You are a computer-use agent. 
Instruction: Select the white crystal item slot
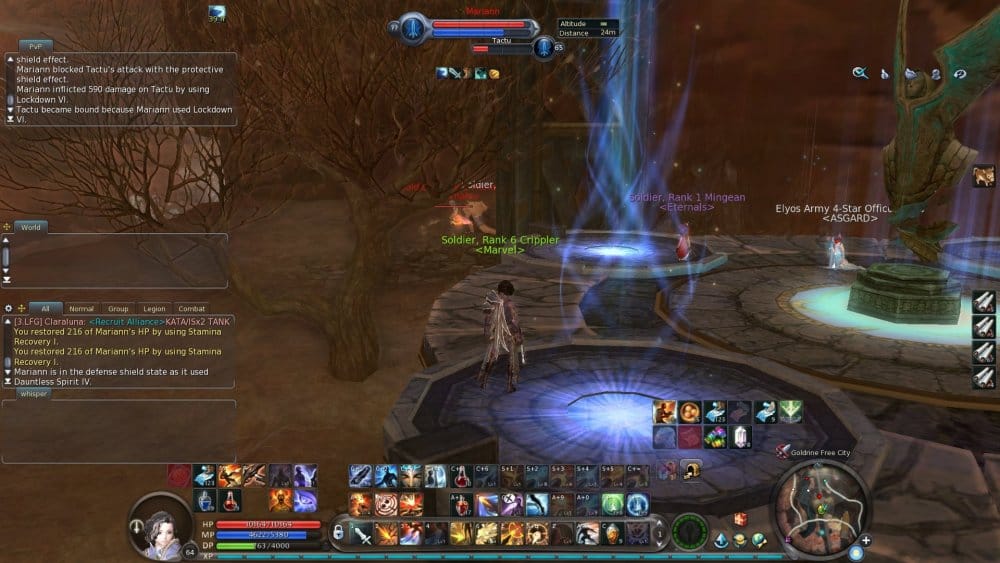point(740,437)
